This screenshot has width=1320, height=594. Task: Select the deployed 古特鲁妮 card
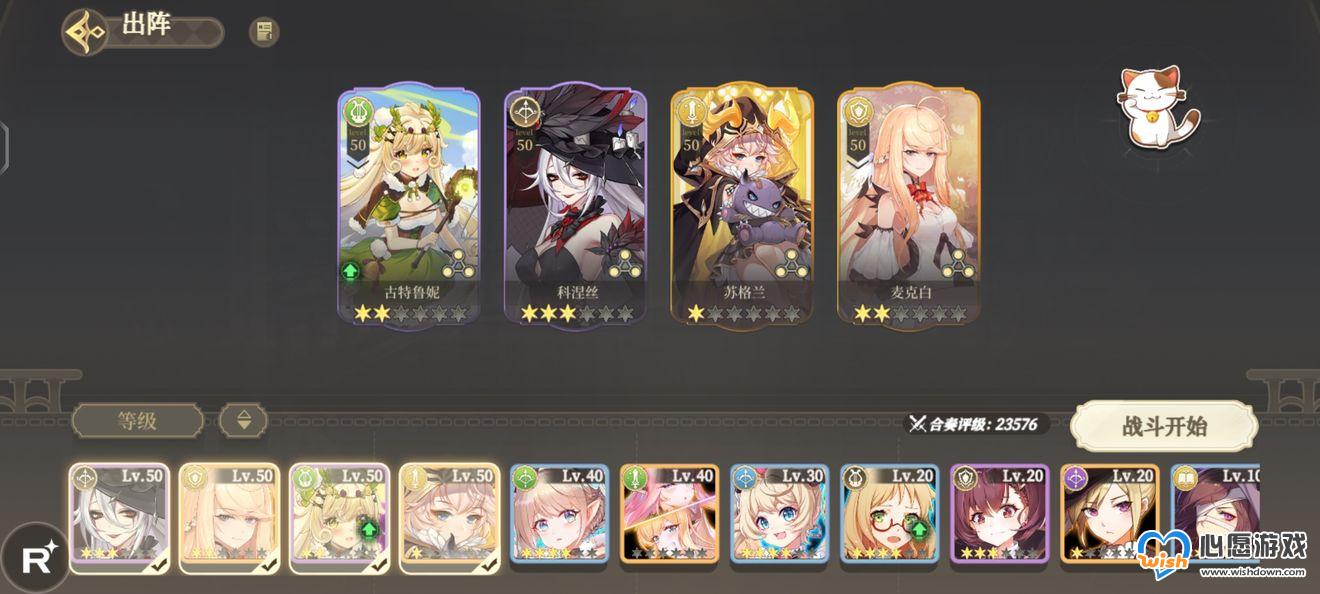point(408,205)
